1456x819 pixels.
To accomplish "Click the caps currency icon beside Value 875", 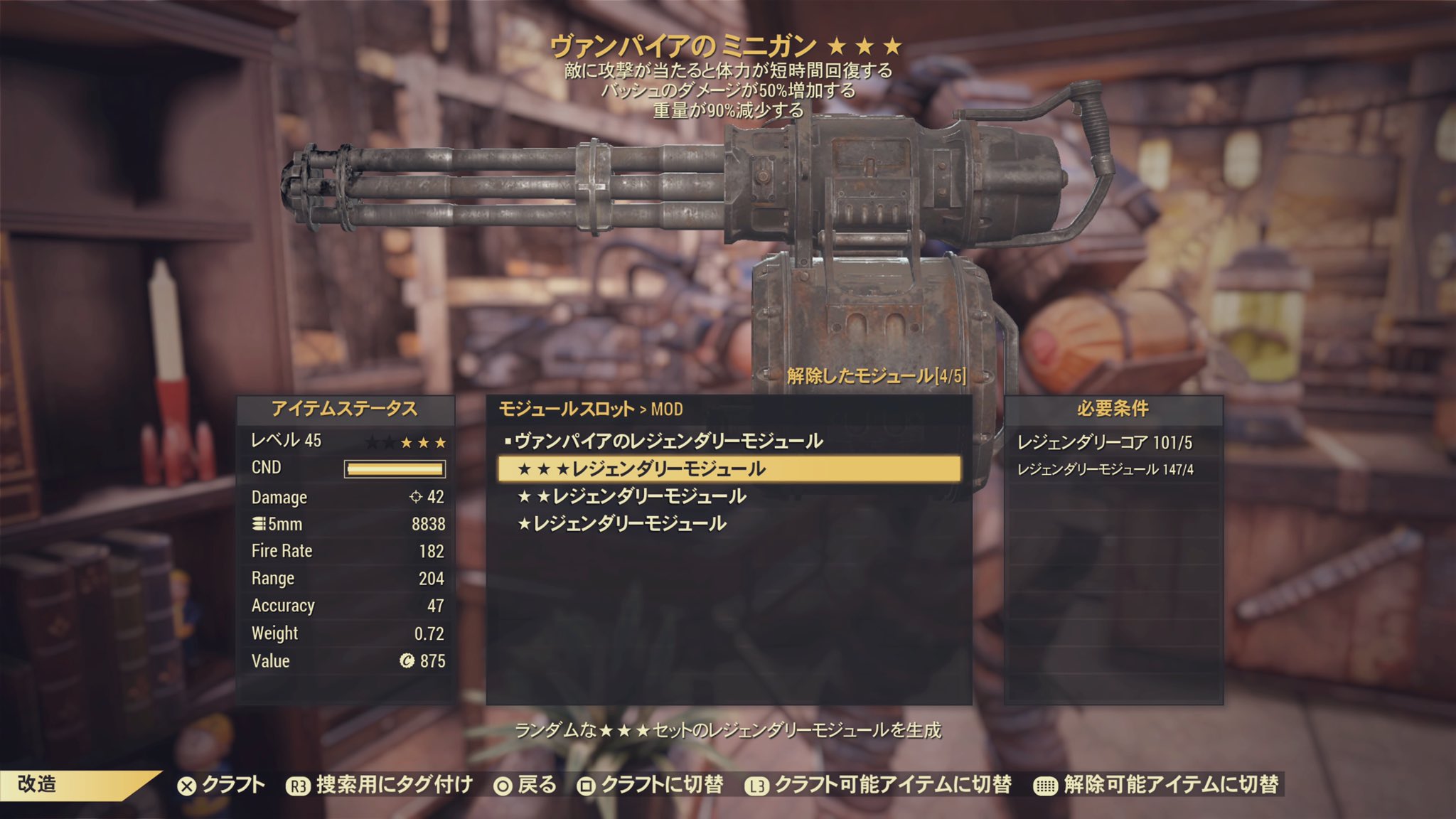I will click(406, 660).
